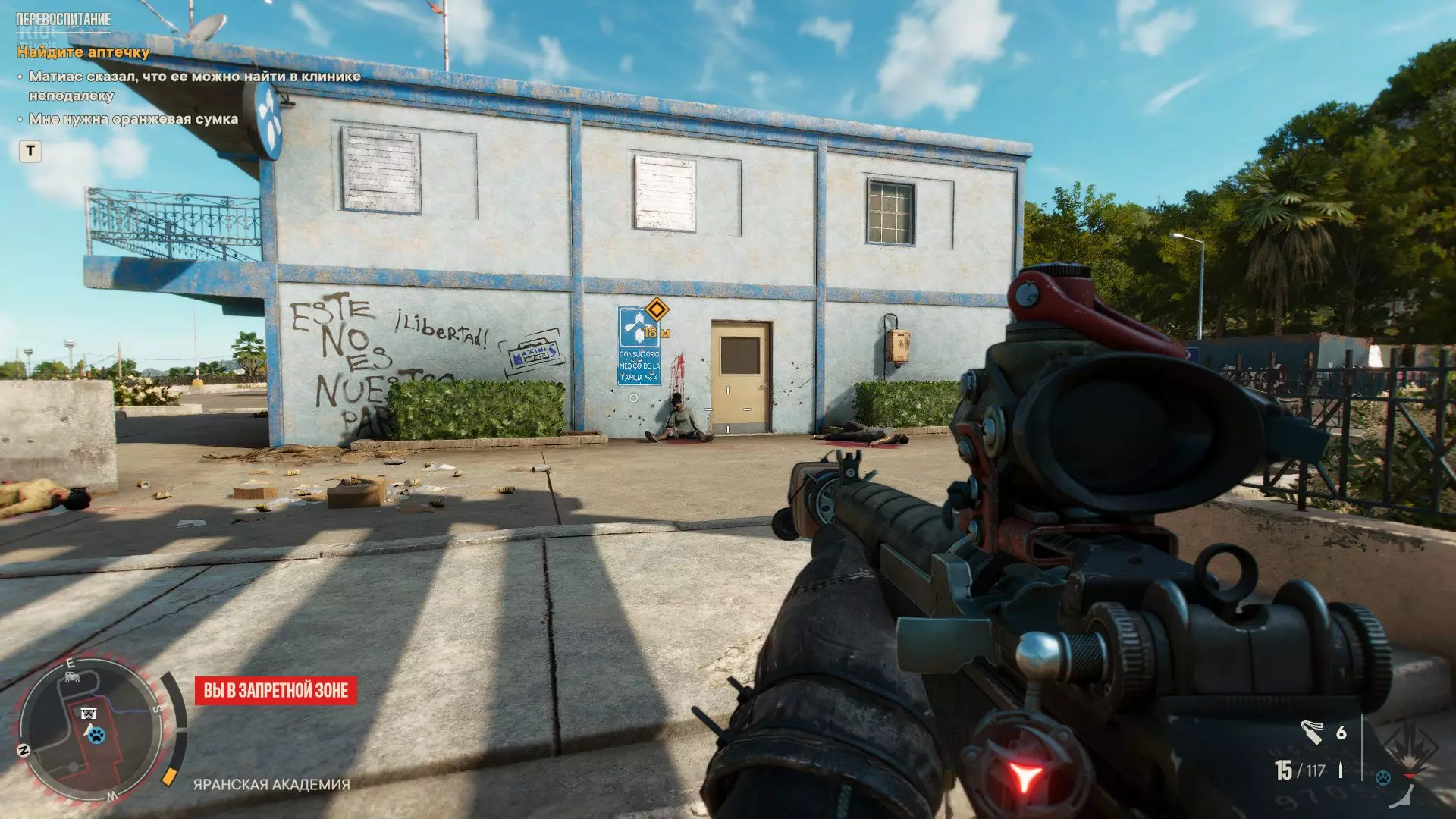Image resolution: width=1456 pixels, height=819 pixels.
Task: Open the "Найдите аптечку" quest objective
Action: click(83, 52)
